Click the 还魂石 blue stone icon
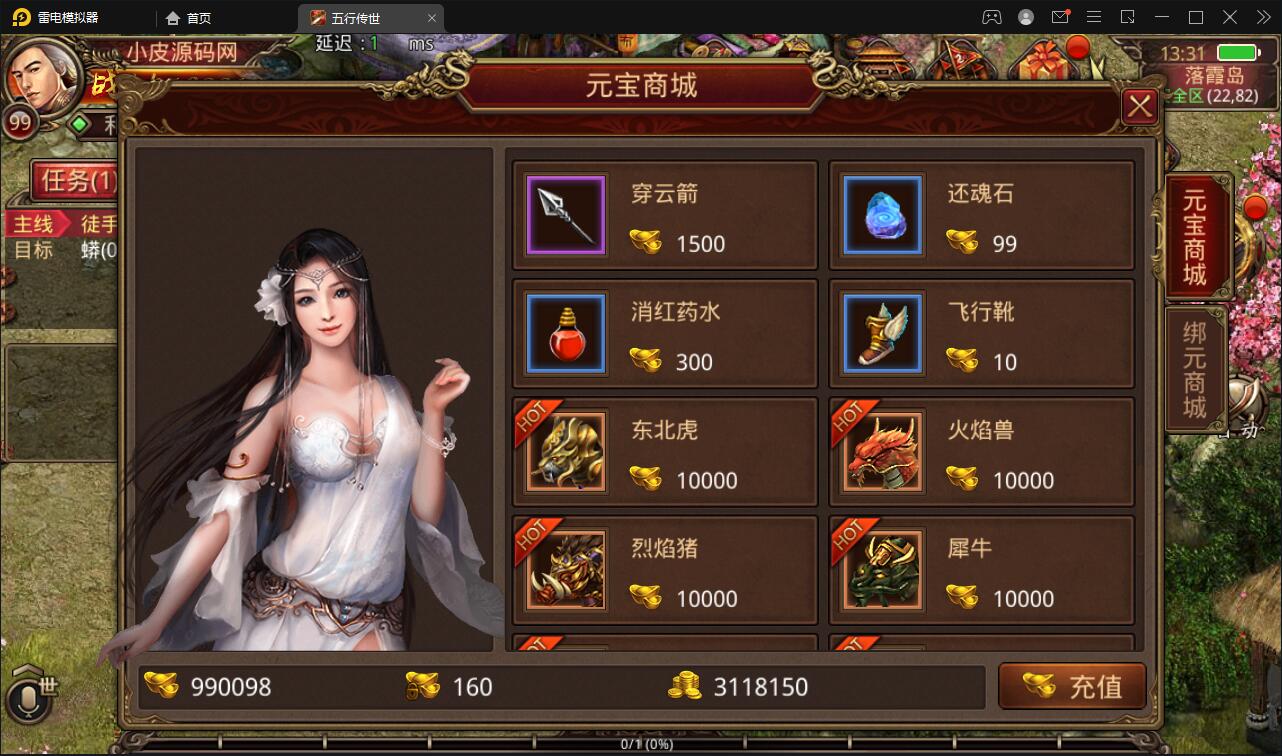 point(881,214)
